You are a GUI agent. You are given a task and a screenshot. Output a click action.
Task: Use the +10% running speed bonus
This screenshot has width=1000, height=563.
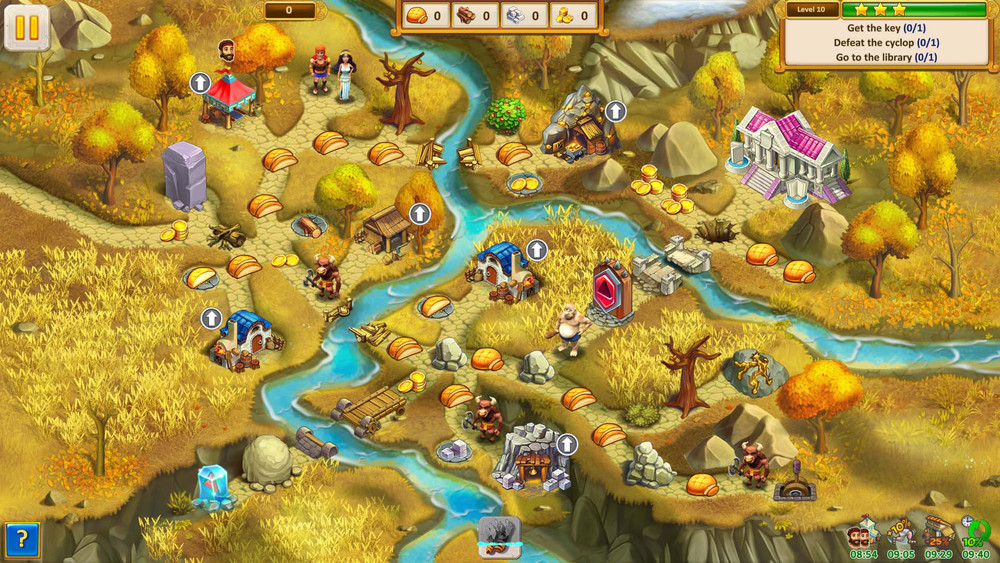click(900, 533)
